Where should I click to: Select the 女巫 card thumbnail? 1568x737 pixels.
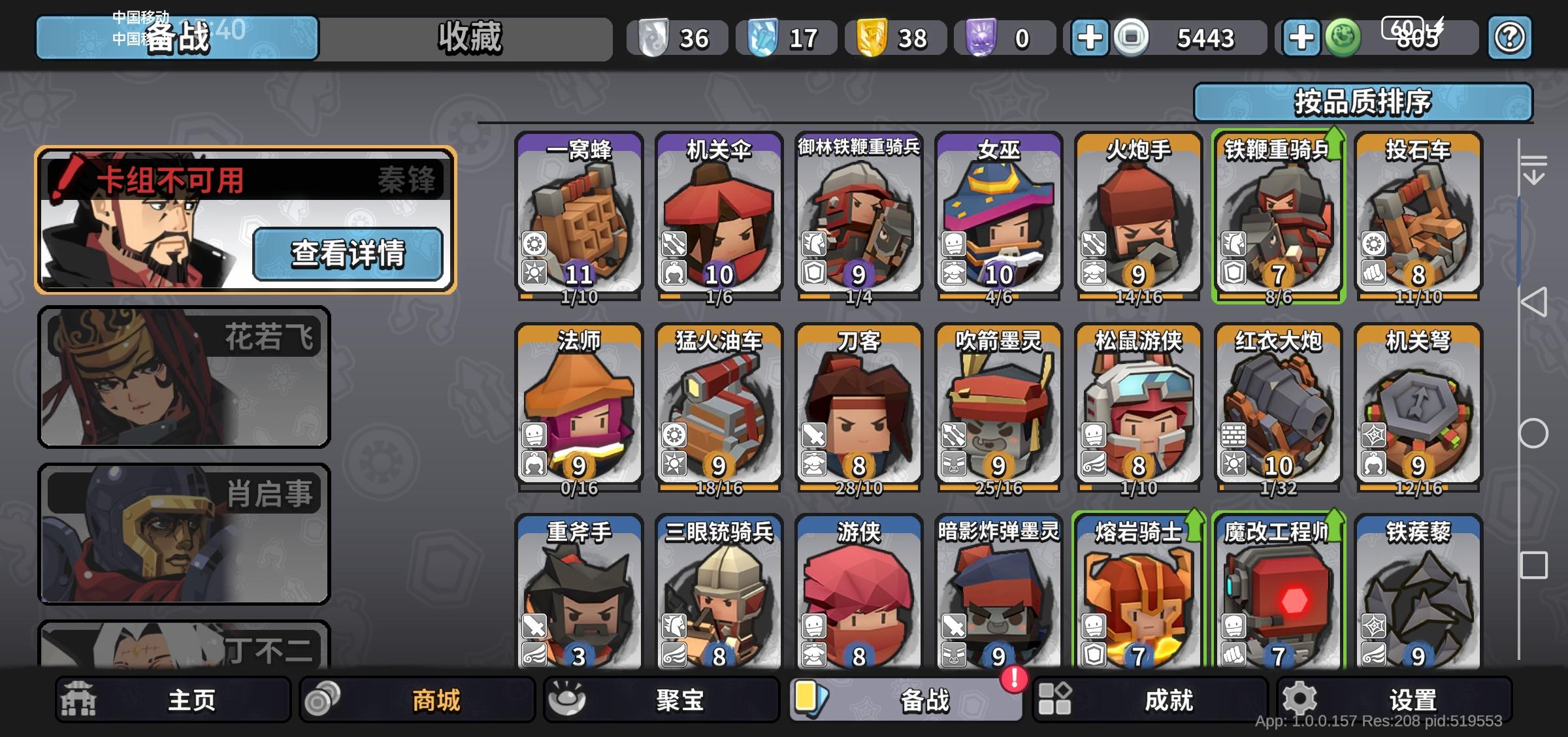[x=1000, y=216]
